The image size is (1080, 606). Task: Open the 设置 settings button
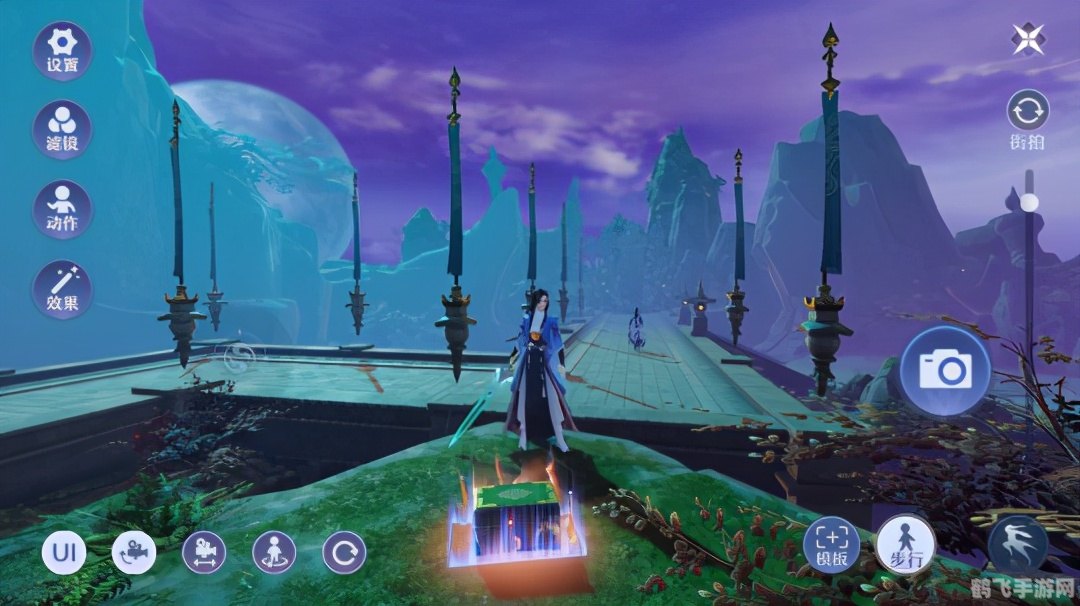click(62, 50)
